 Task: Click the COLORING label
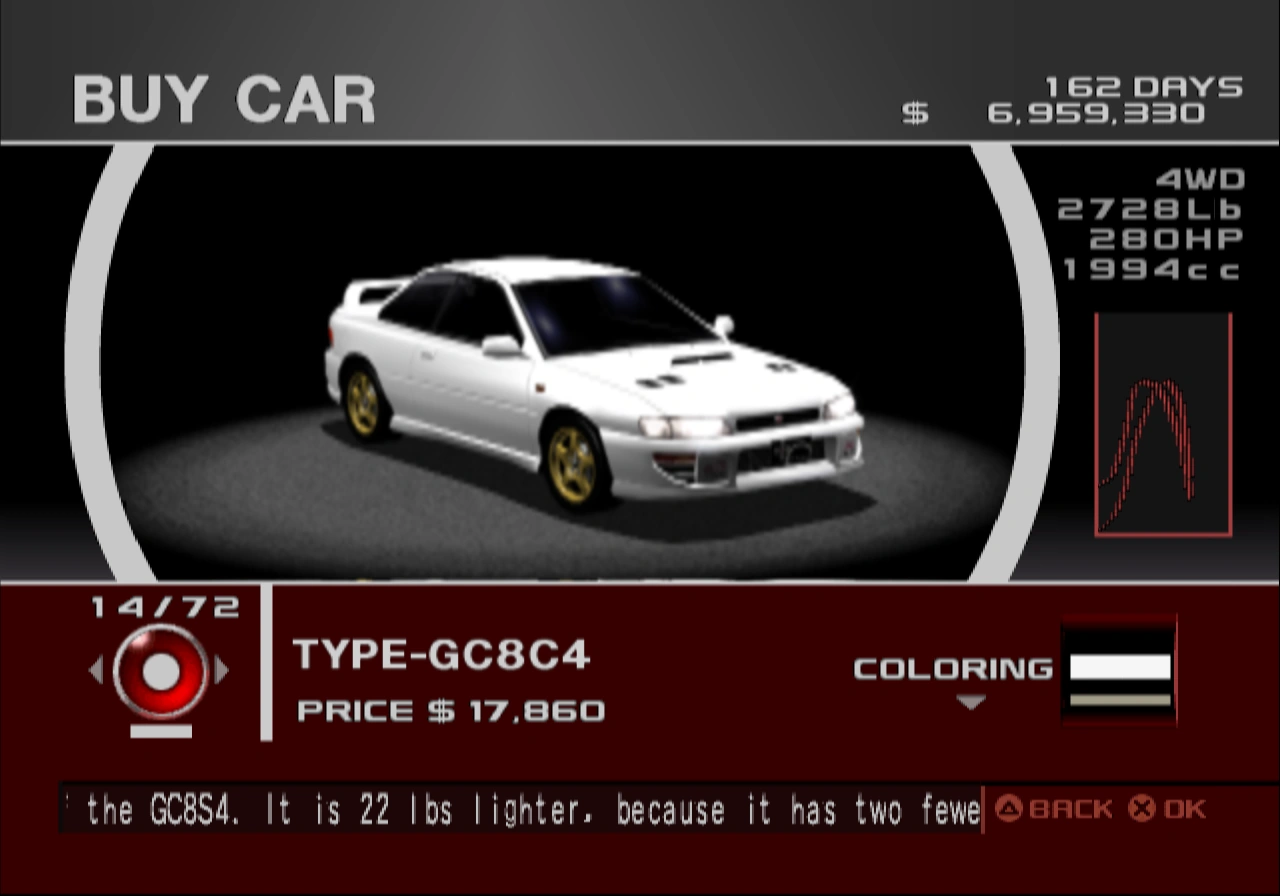click(x=950, y=670)
